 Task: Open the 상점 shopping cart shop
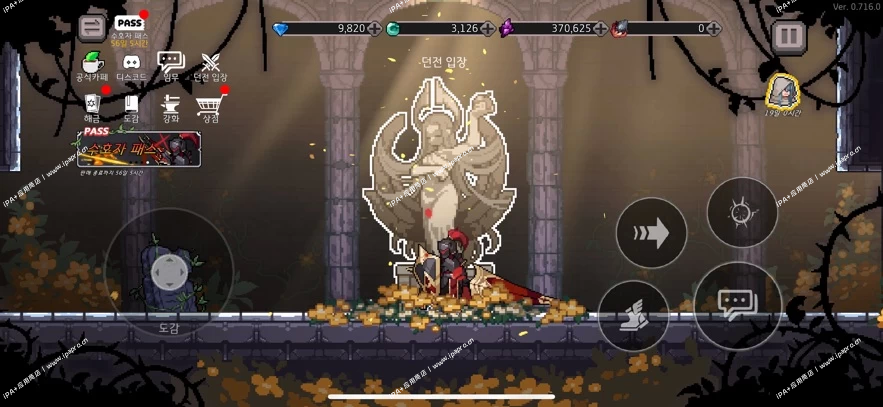pyautogui.click(x=210, y=105)
